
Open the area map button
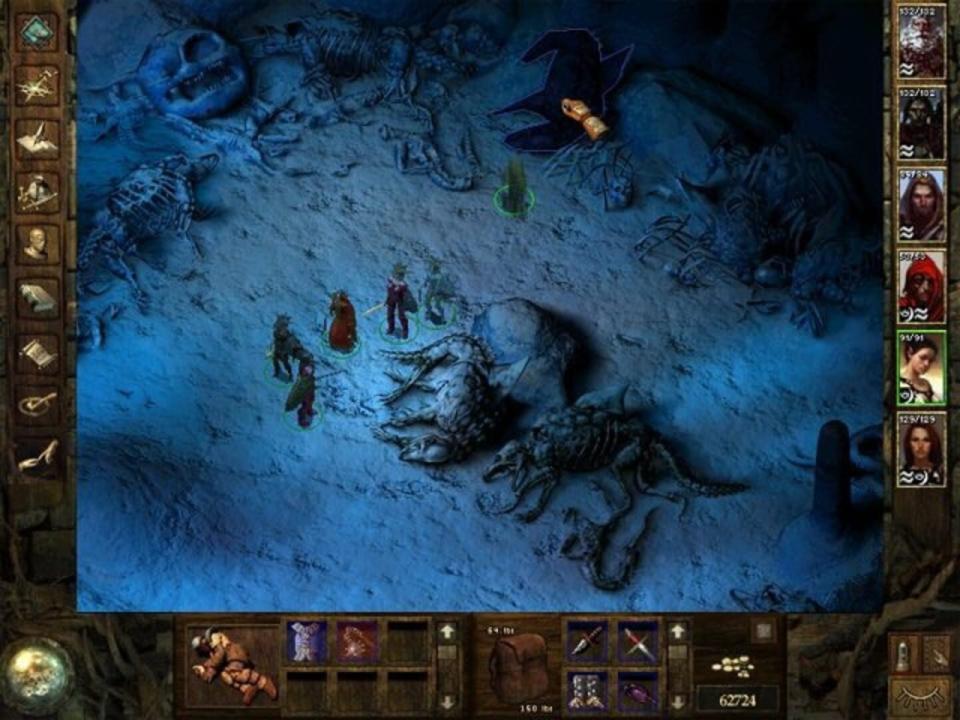pyautogui.click(x=37, y=86)
